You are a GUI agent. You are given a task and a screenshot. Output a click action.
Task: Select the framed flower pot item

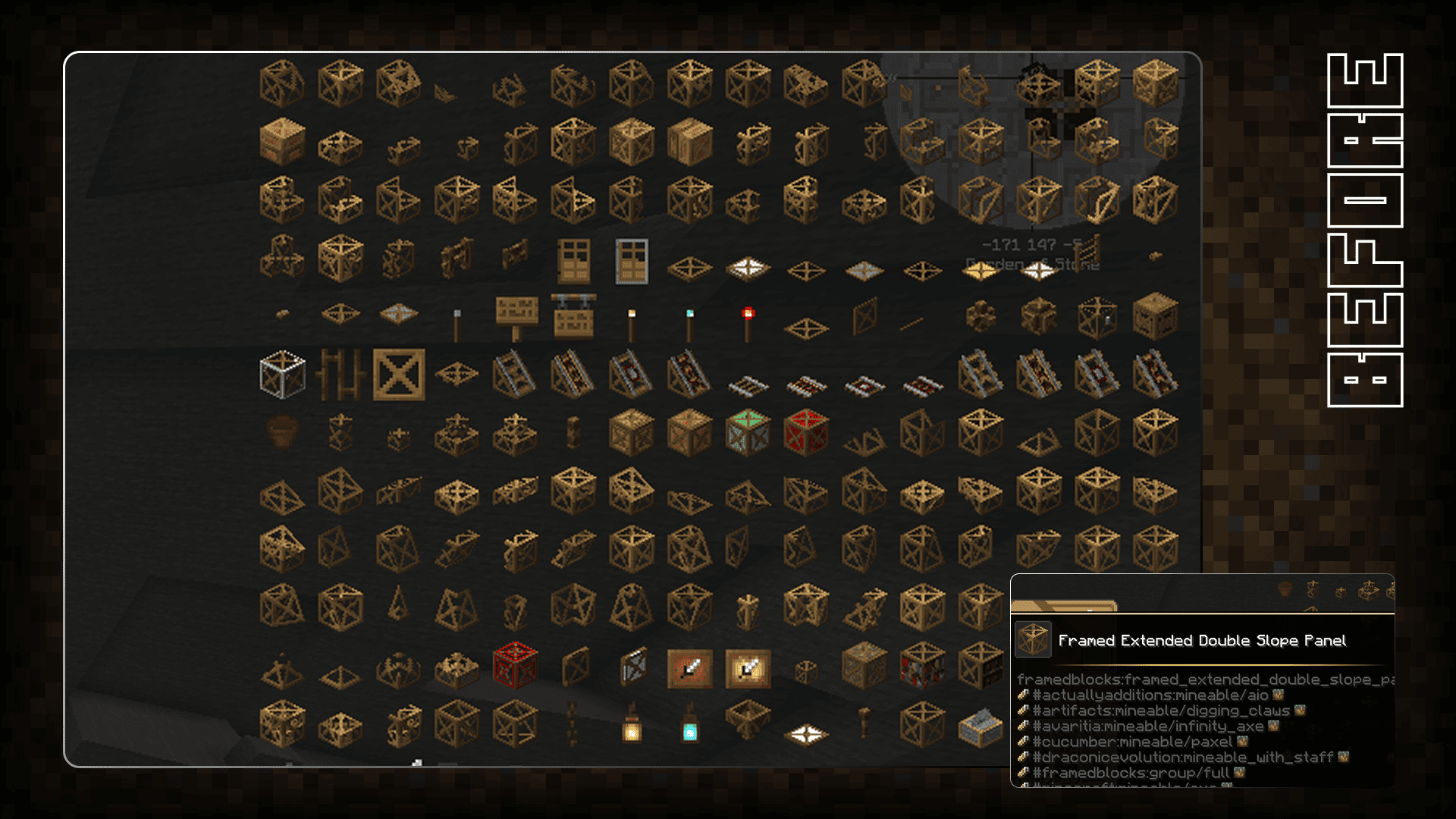point(282,432)
